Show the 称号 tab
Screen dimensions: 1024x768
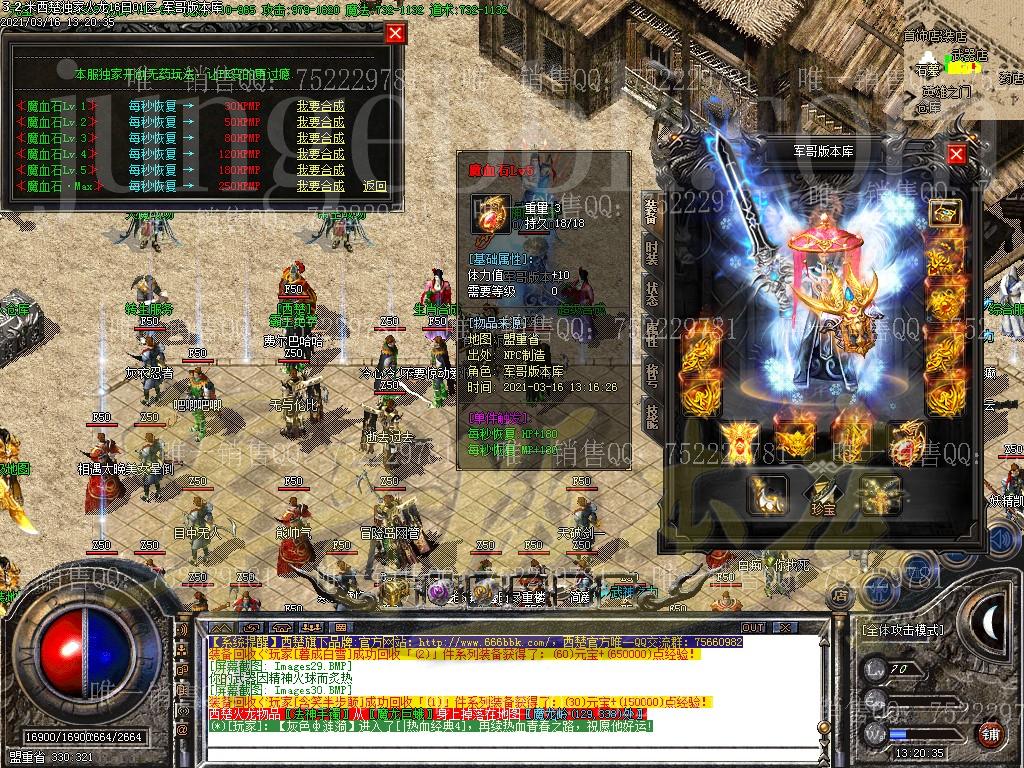pos(652,375)
